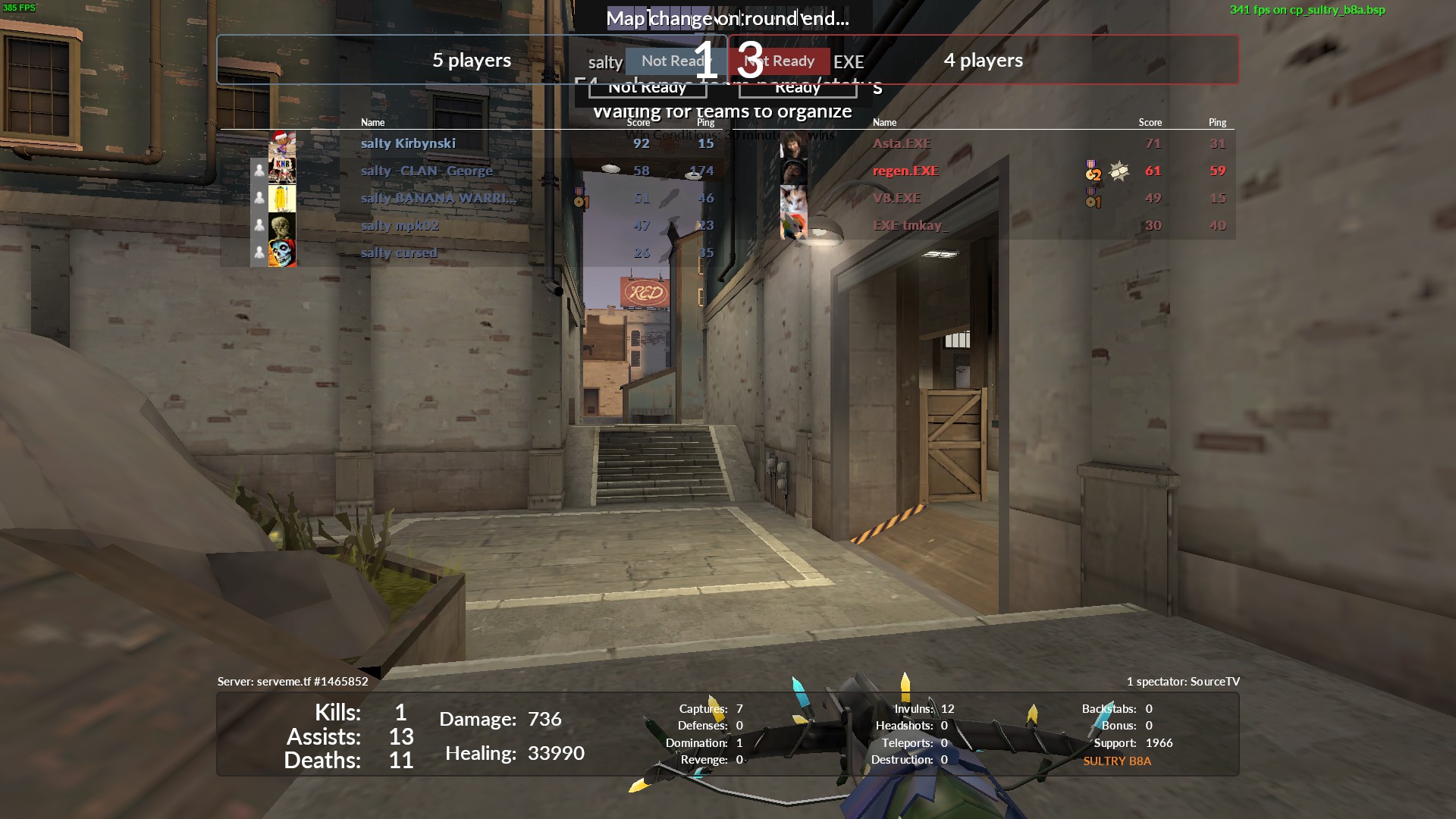The width and height of the screenshot is (1456, 819).
Task: Select Asta.EXE on the red team
Action: 902,143
